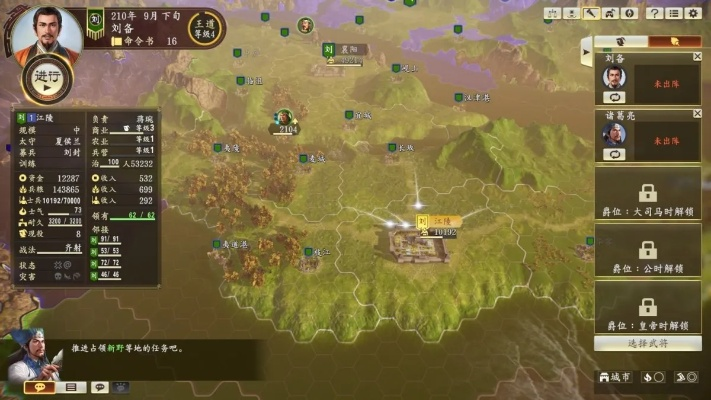
Task: Open the settings gear menu
Action: 694,13
